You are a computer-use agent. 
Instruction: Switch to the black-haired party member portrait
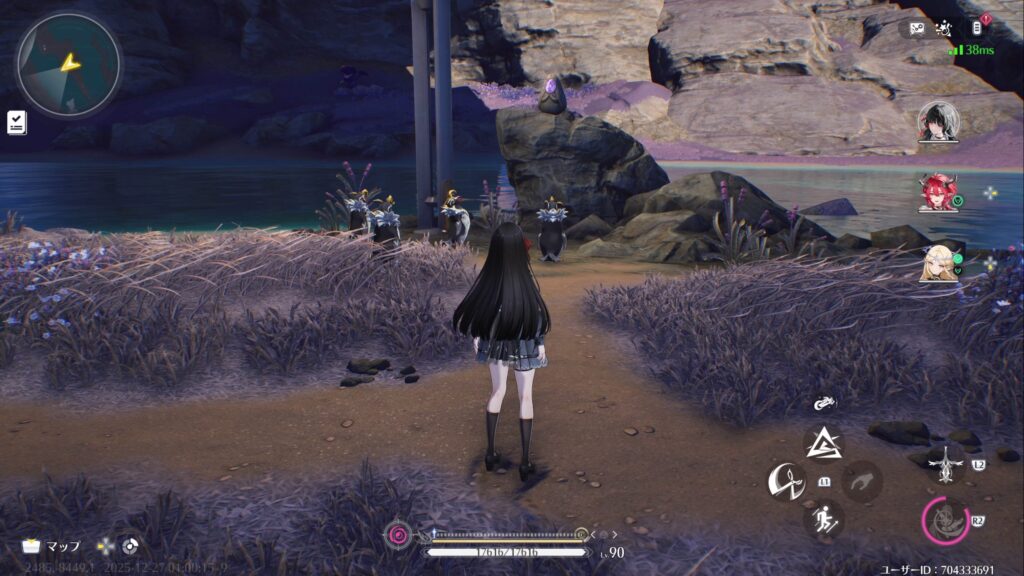938,122
